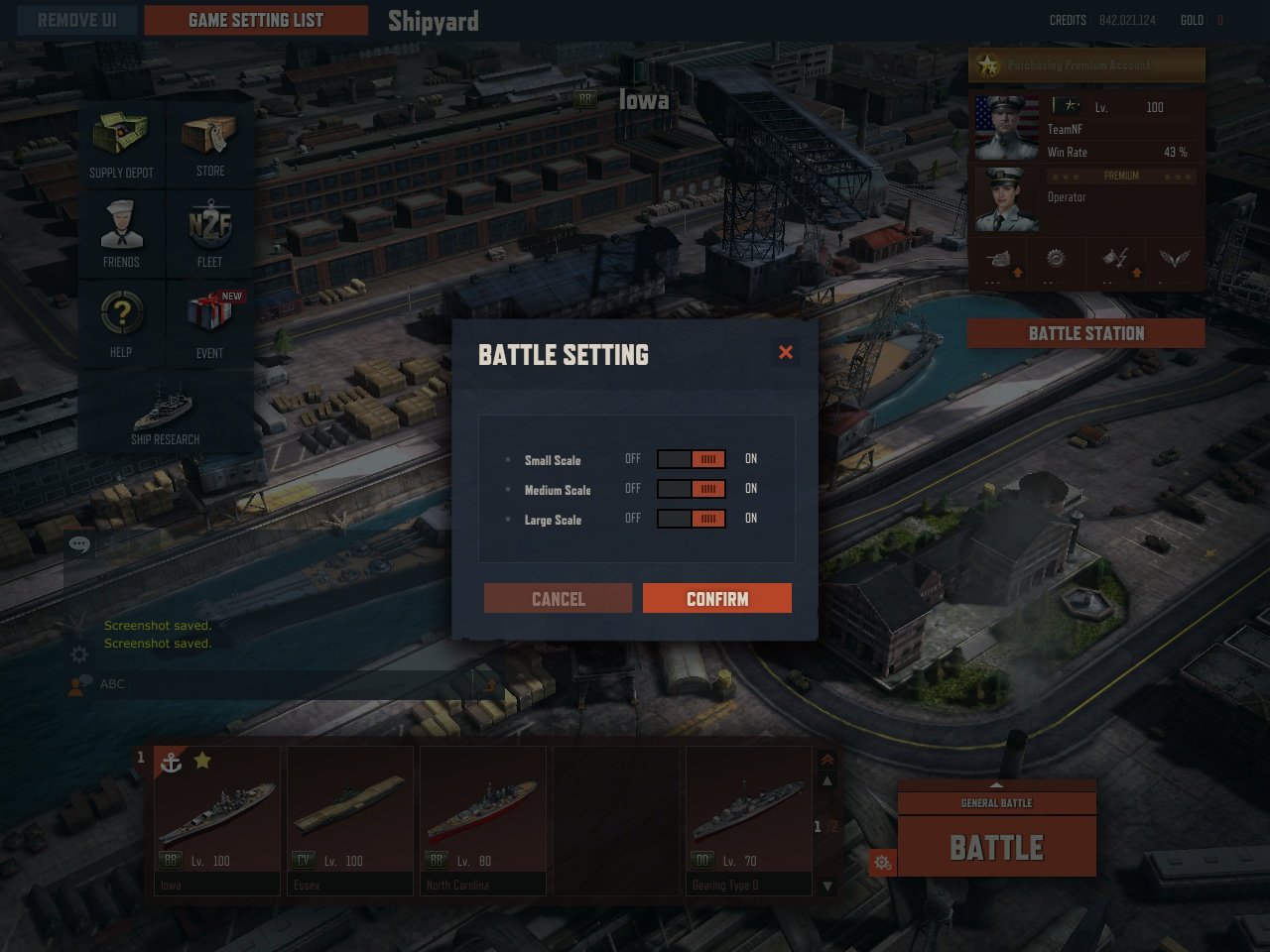The image size is (1270, 952).
Task: Confirm the battle settings
Action: tap(716, 598)
